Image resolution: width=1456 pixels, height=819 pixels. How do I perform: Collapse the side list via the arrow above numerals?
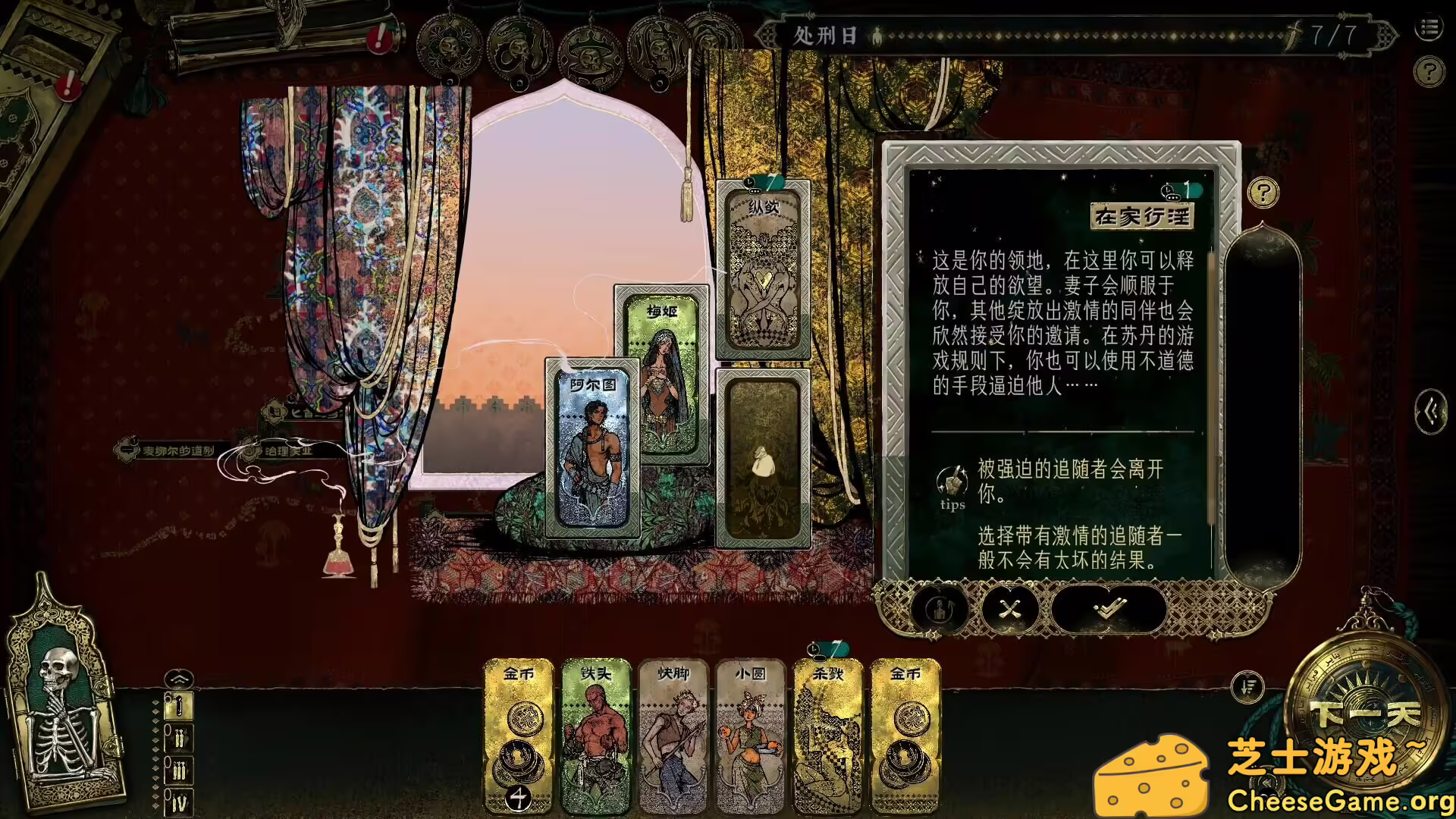click(x=179, y=679)
